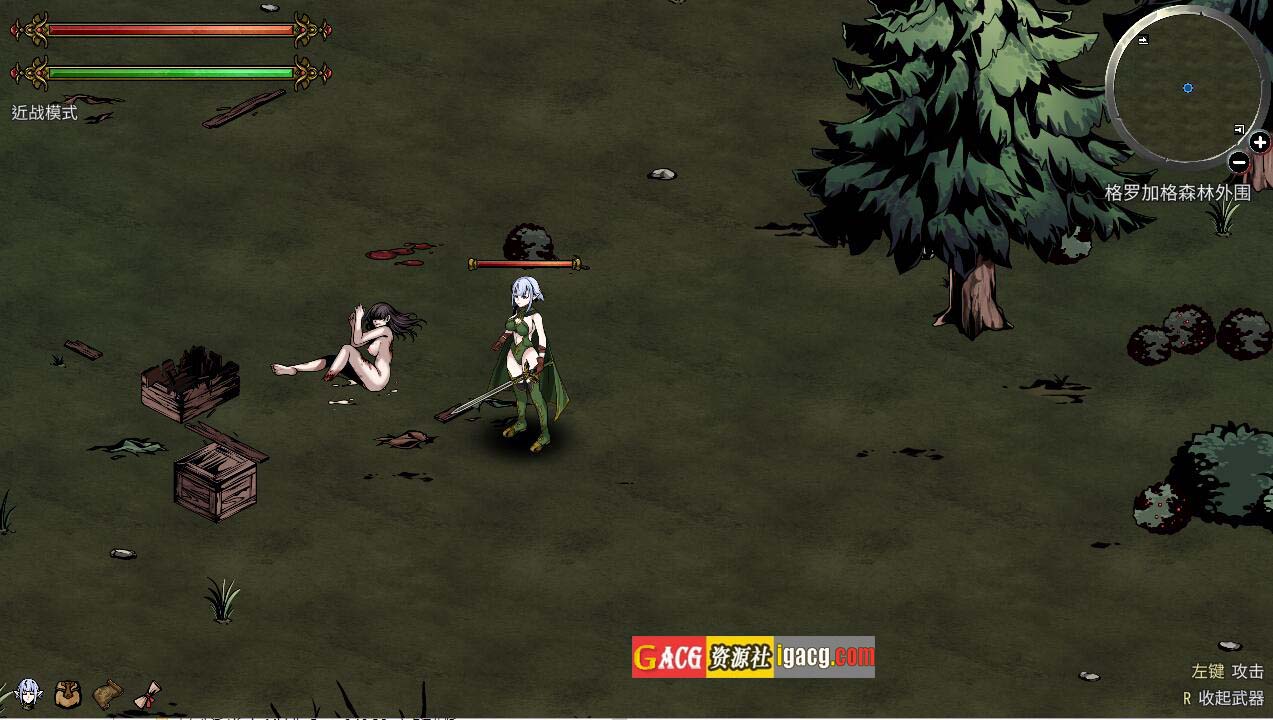The height and width of the screenshot is (720, 1273).
Task: Zoom in the minimap with plus button
Action: click(x=1259, y=143)
